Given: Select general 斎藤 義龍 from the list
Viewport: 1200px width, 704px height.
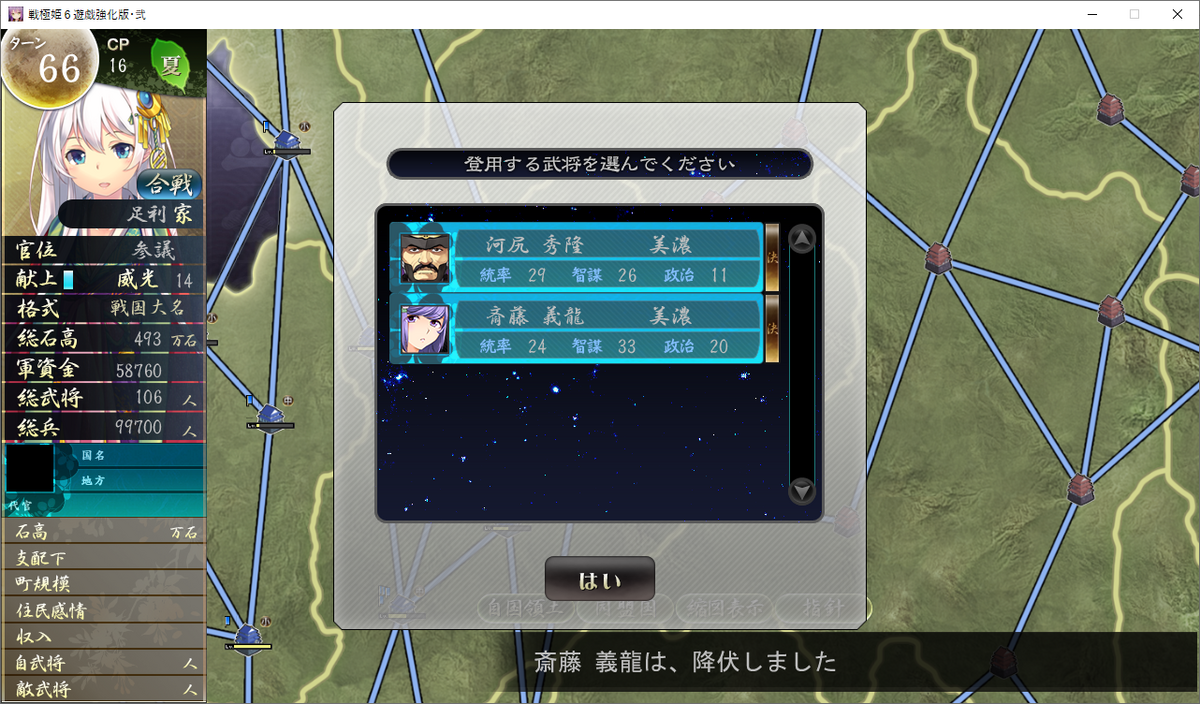Looking at the screenshot, I should (x=576, y=329).
